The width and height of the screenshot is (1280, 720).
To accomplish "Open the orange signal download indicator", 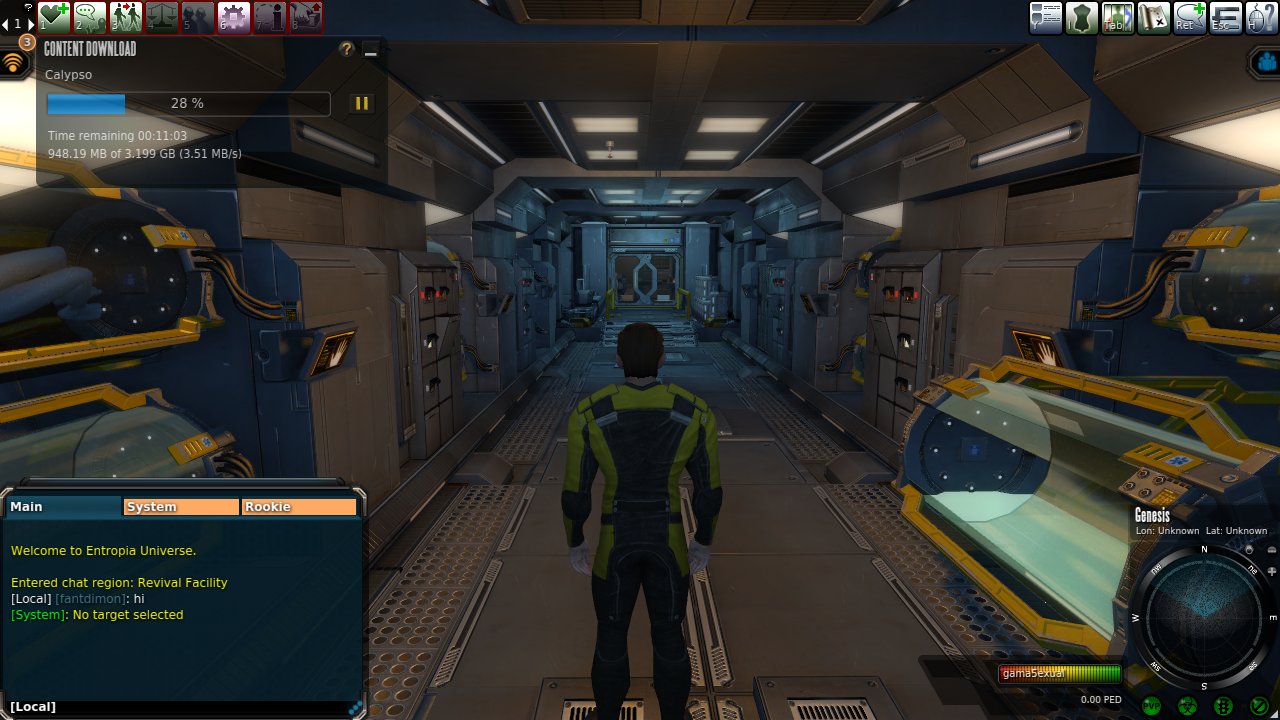I will click(14, 63).
